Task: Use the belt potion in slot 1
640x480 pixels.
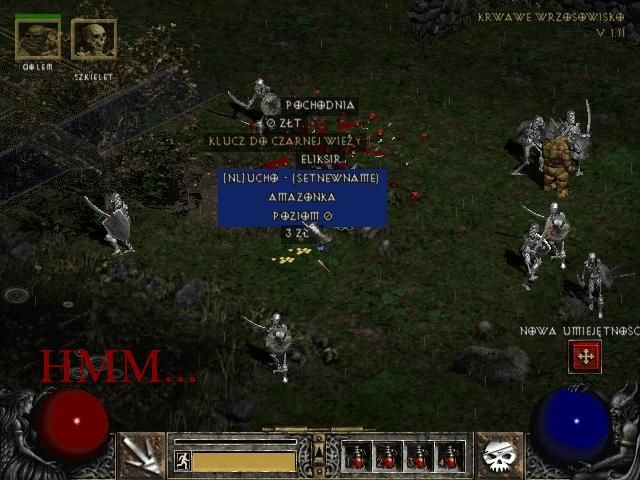Action: (357, 457)
